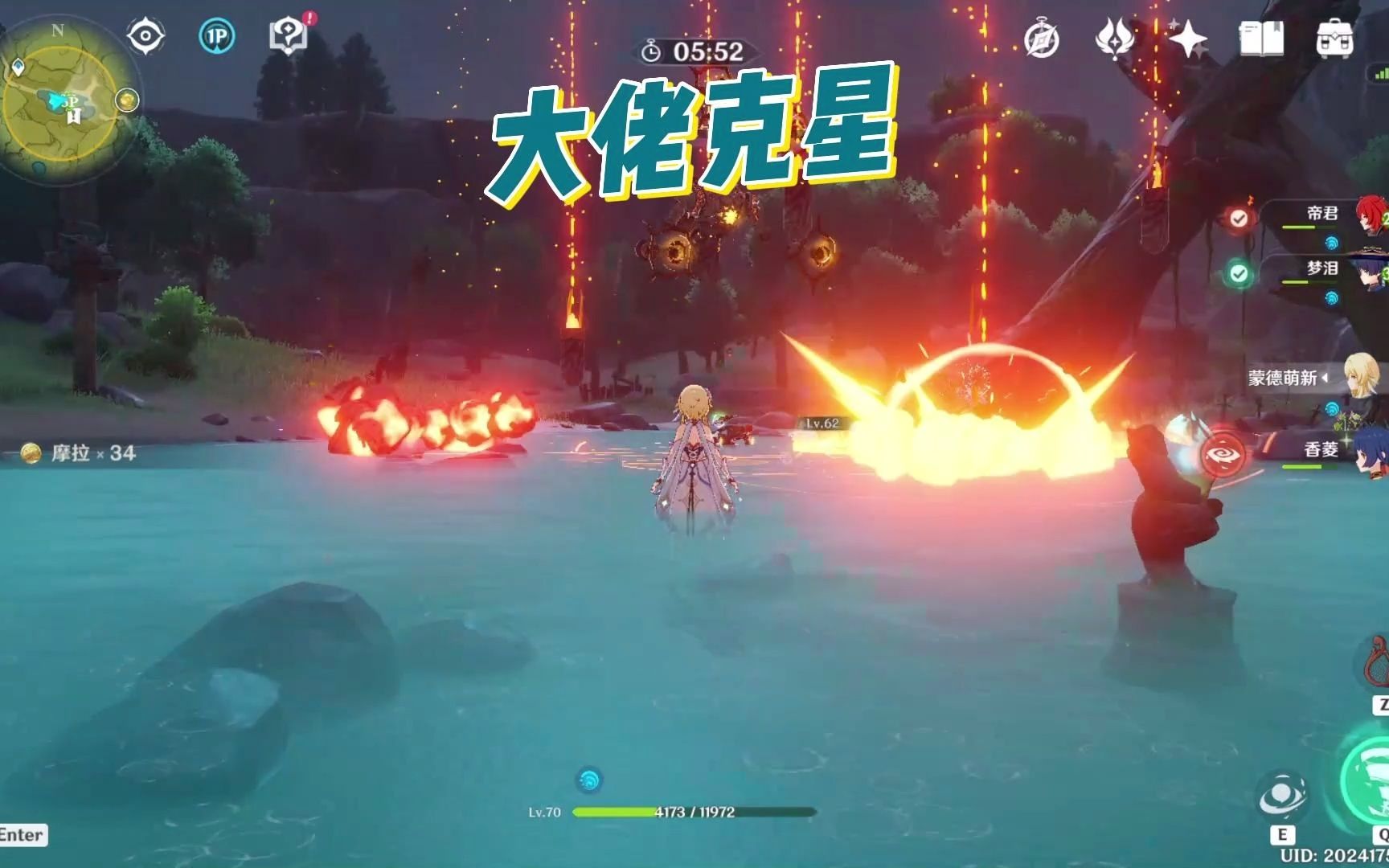Open the Archive book icon

pos(1262,35)
